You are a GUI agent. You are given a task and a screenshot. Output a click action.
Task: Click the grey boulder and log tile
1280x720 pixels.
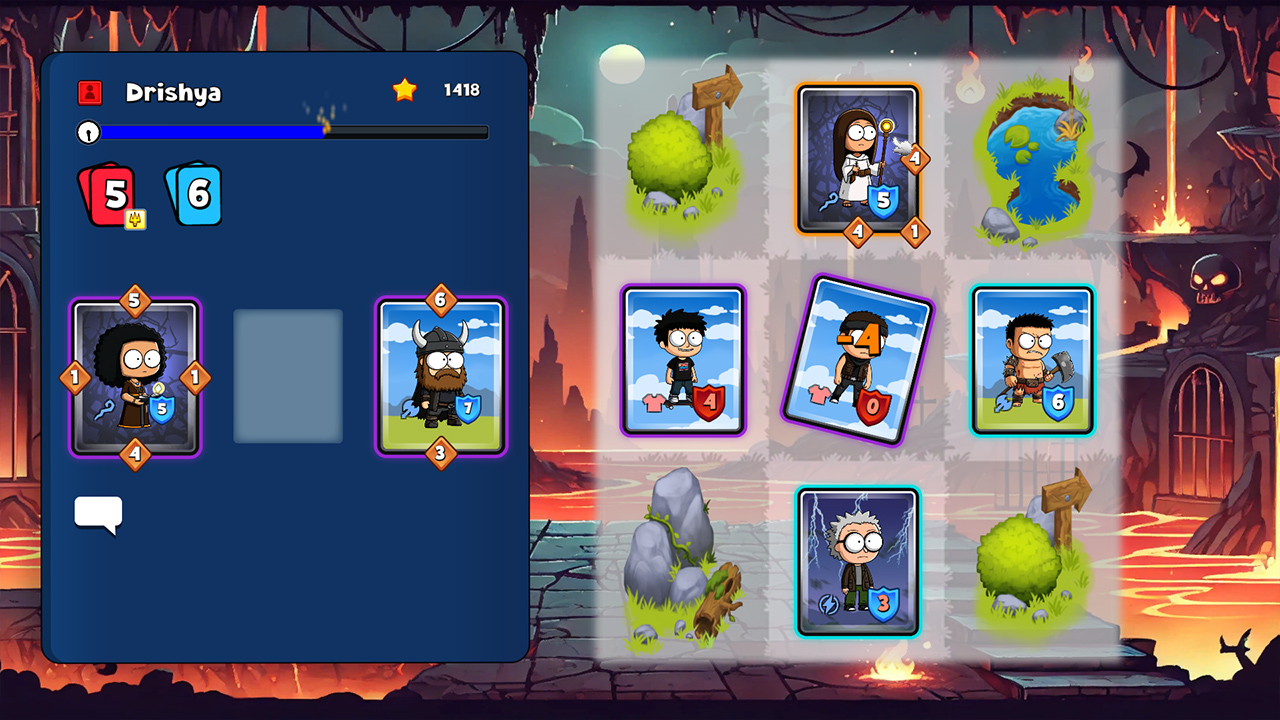[x=683, y=561]
